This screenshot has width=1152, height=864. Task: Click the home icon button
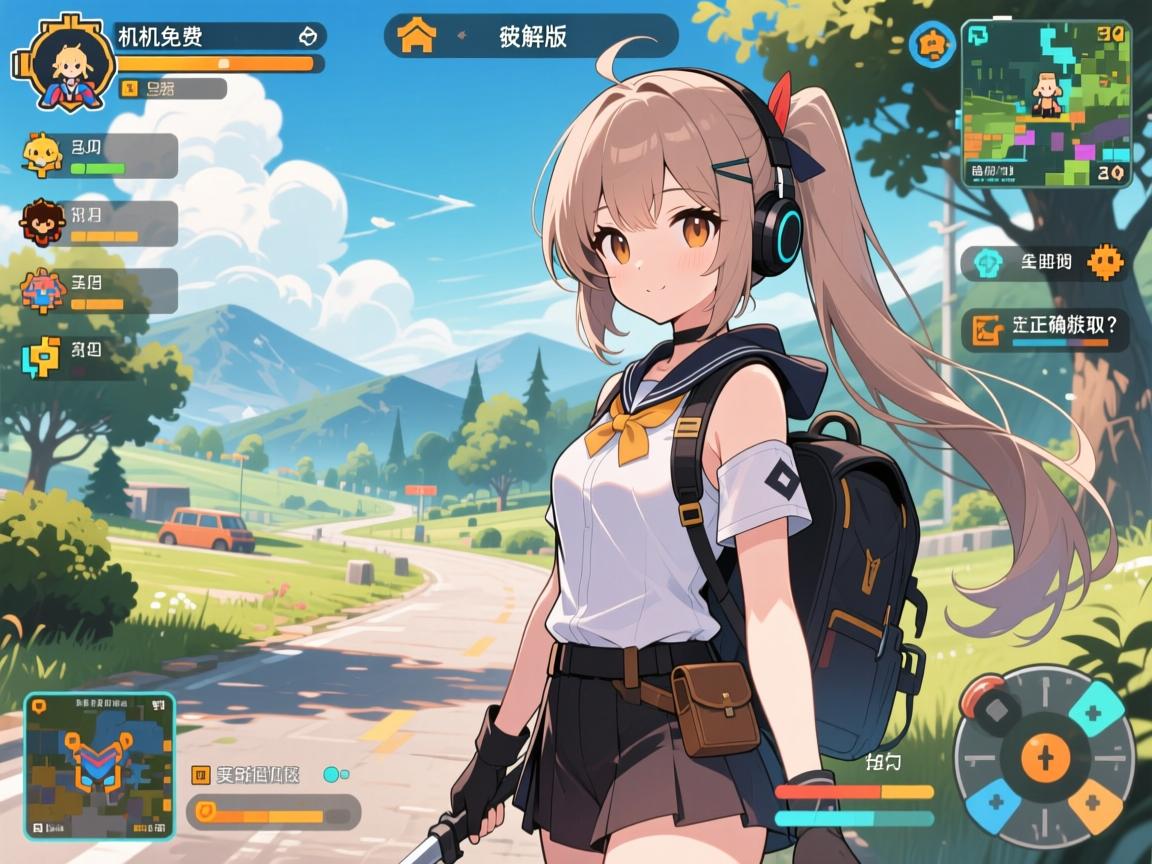(x=417, y=36)
